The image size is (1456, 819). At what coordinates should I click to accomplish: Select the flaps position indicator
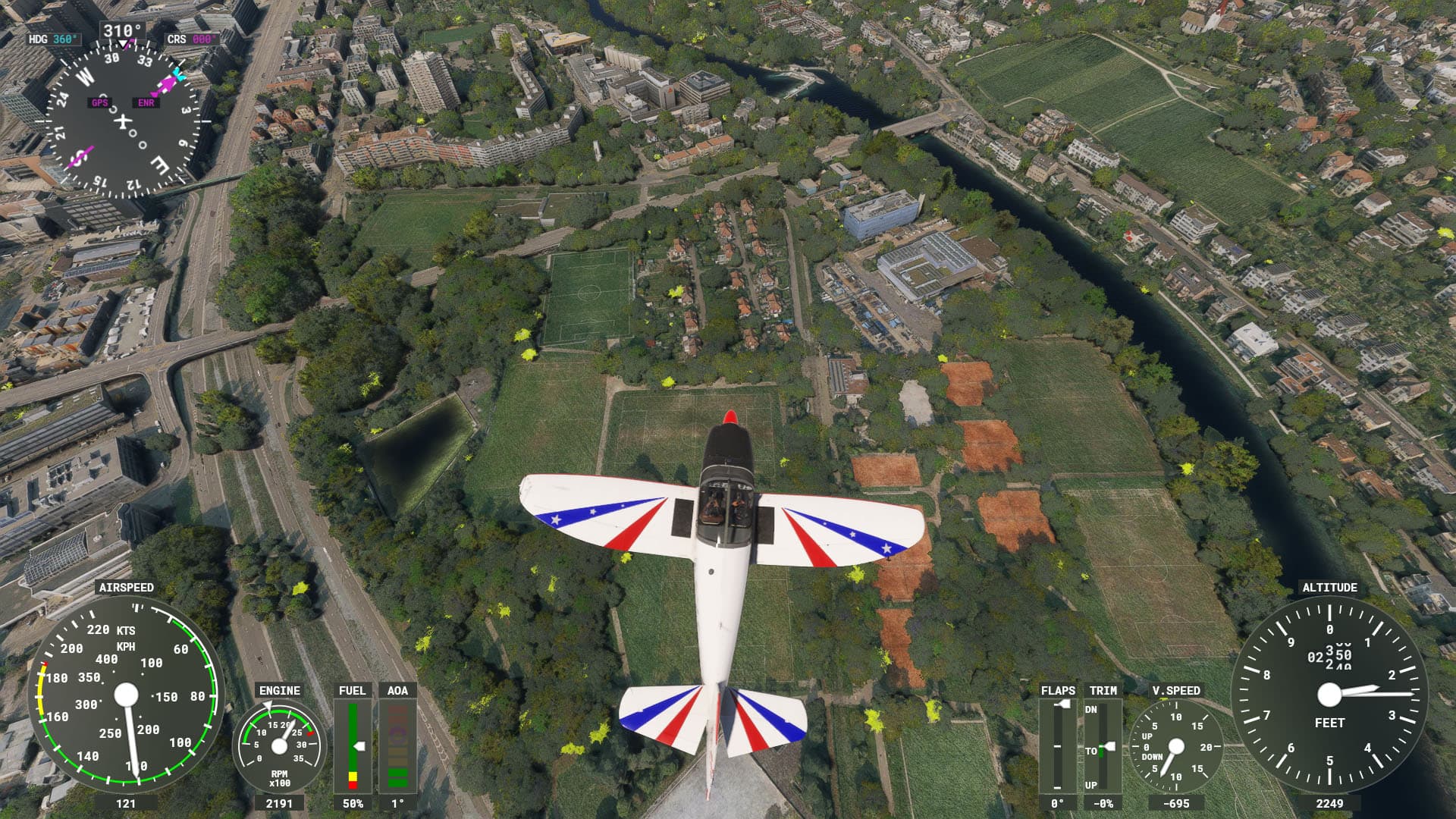tap(1057, 746)
